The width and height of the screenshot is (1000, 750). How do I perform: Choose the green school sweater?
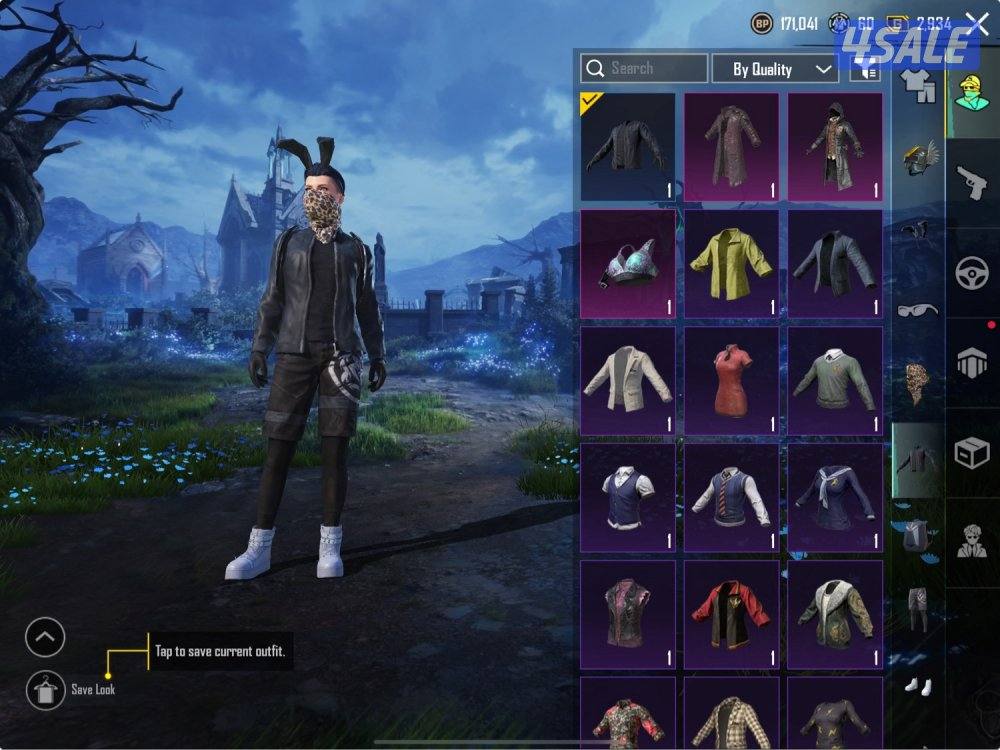pyautogui.click(x=834, y=380)
